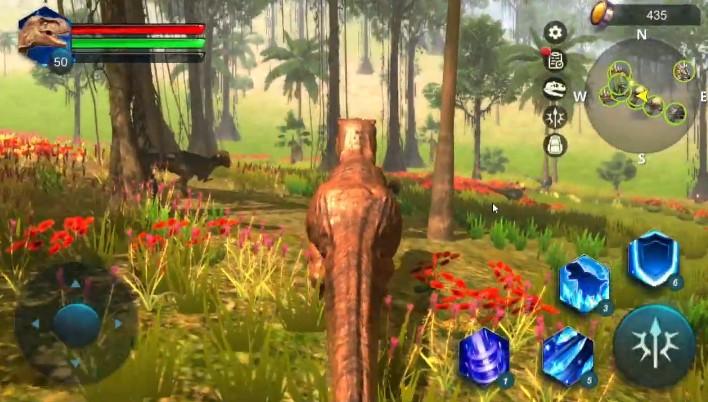Image resolution: width=708 pixels, height=402 pixels.
Task: Tap the virtual movement joystick
Action: click(x=77, y=324)
